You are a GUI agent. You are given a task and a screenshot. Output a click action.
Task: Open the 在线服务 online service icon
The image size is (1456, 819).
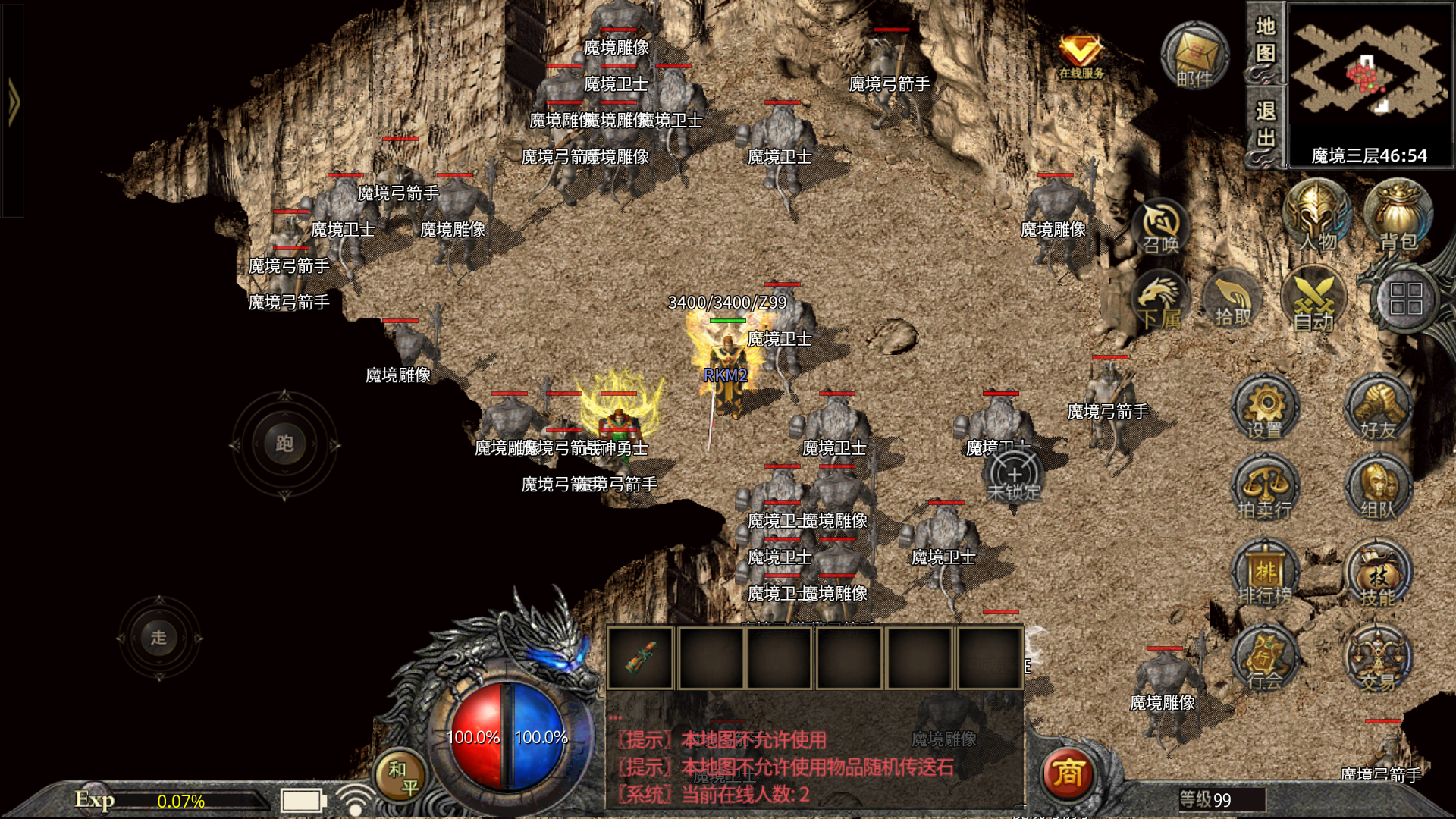[1081, 55]
